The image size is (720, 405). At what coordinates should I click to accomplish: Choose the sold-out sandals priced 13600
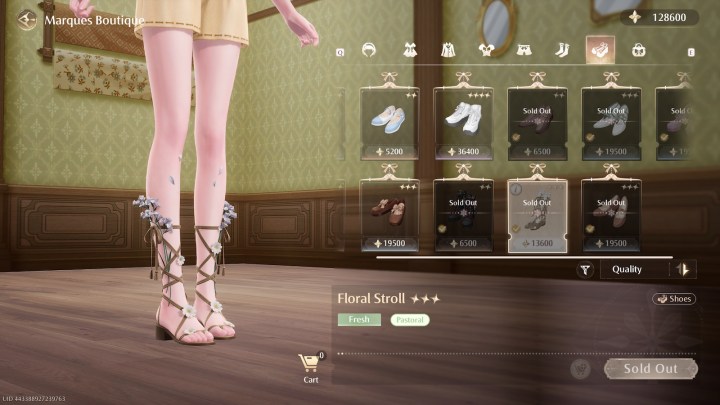click(x=537, y=214)
